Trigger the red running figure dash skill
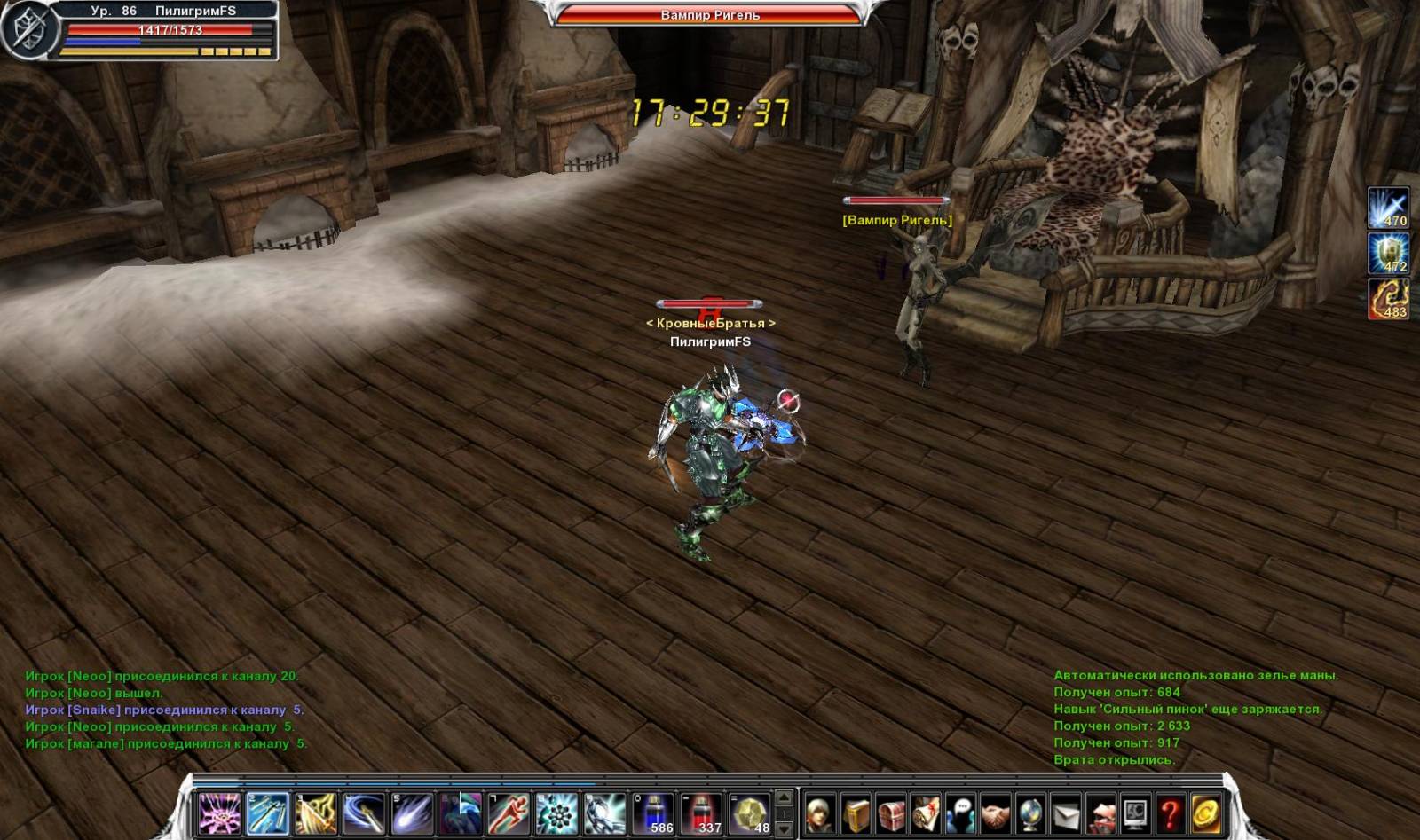The image size is (1420, 840). point(509,813)
